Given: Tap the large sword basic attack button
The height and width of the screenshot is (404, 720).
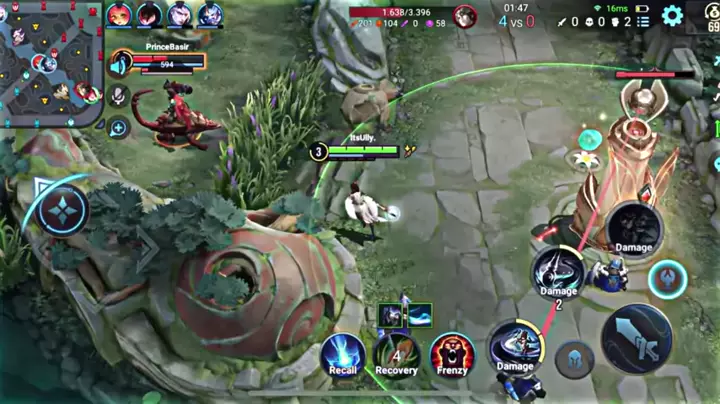Looking at the screenshot, I should click(x=636, y=338).
